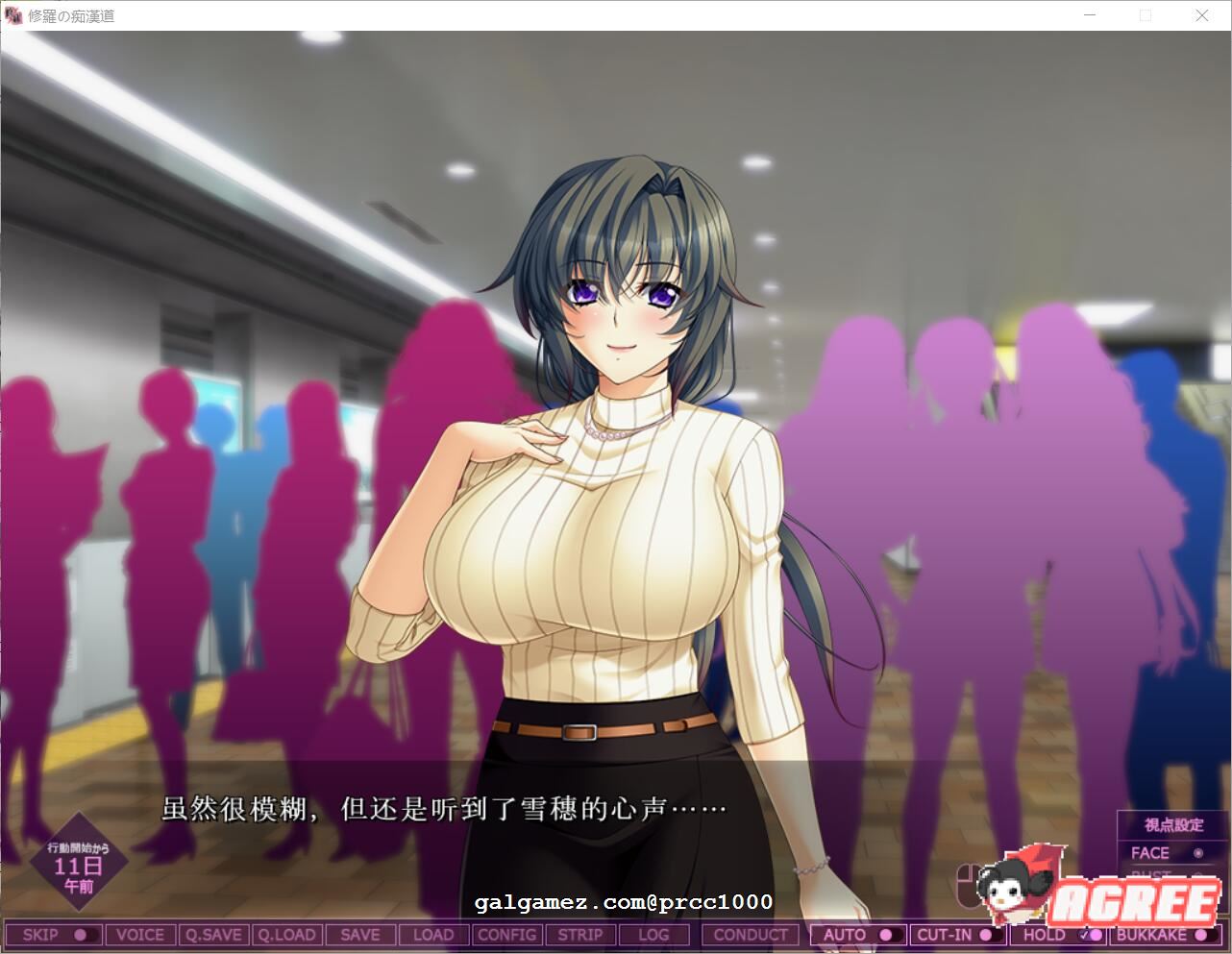This screenshot has width=1232, height=954.
Task: Open the LOAD screen
Action: (x=432, y=934)
